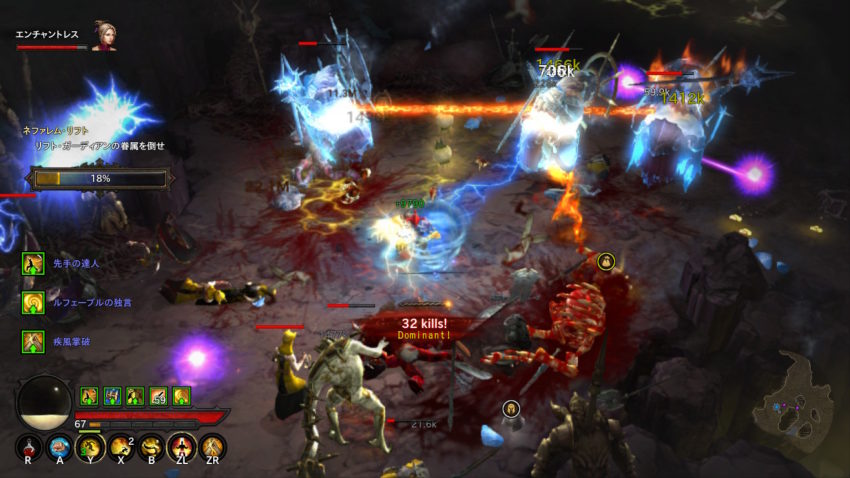
Task: Click the buff icon with 59 stacks
Action: [x=159, y=396]
